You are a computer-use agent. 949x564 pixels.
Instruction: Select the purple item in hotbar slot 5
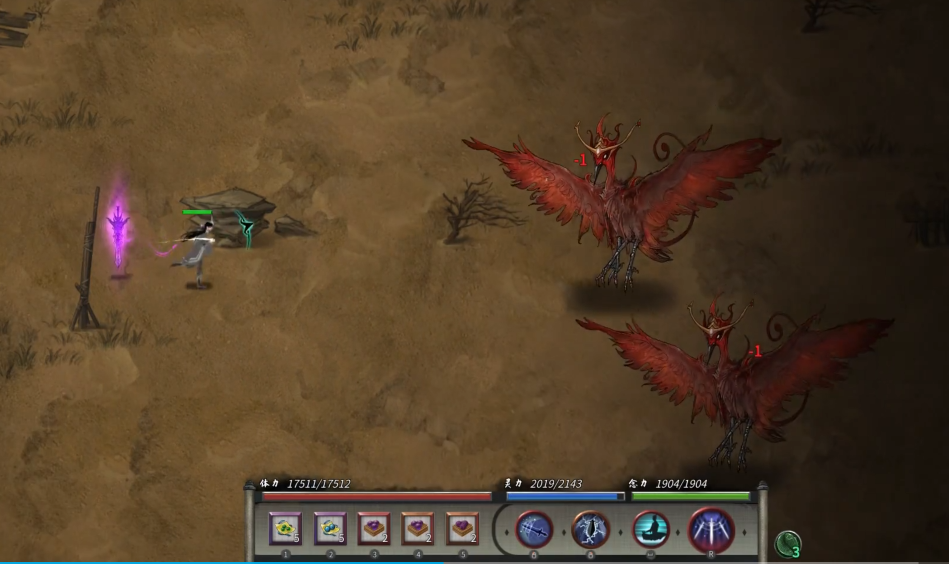[462, 528]
